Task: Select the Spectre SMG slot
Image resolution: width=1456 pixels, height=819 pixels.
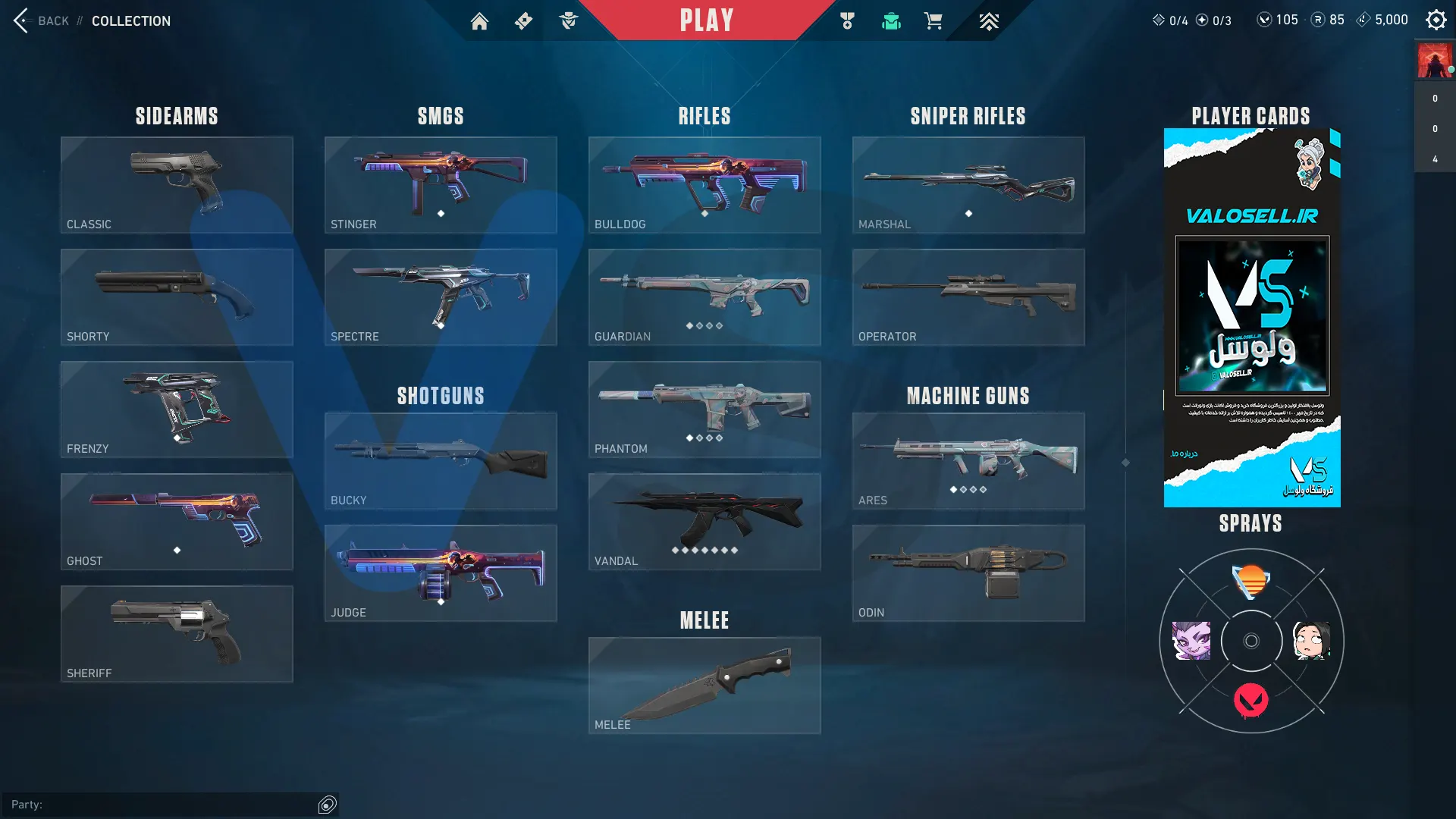Action: 441,297
